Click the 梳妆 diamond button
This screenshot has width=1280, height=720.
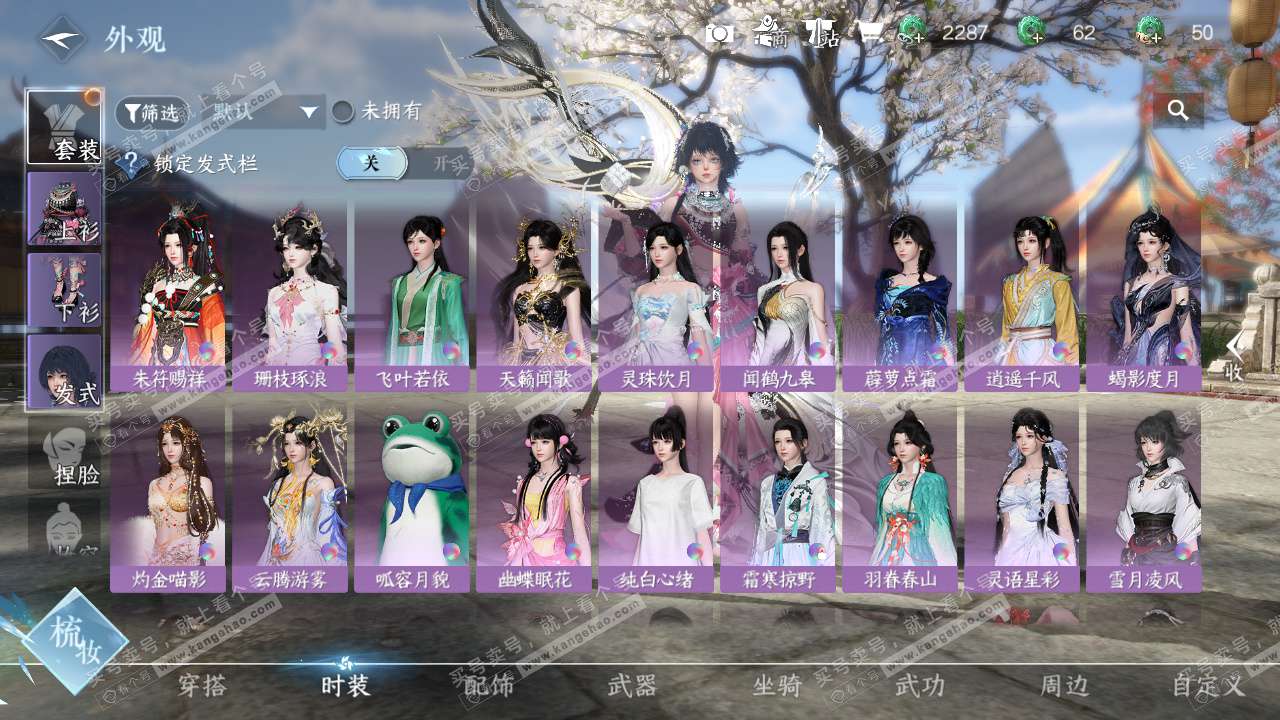(x=74, y=641)
